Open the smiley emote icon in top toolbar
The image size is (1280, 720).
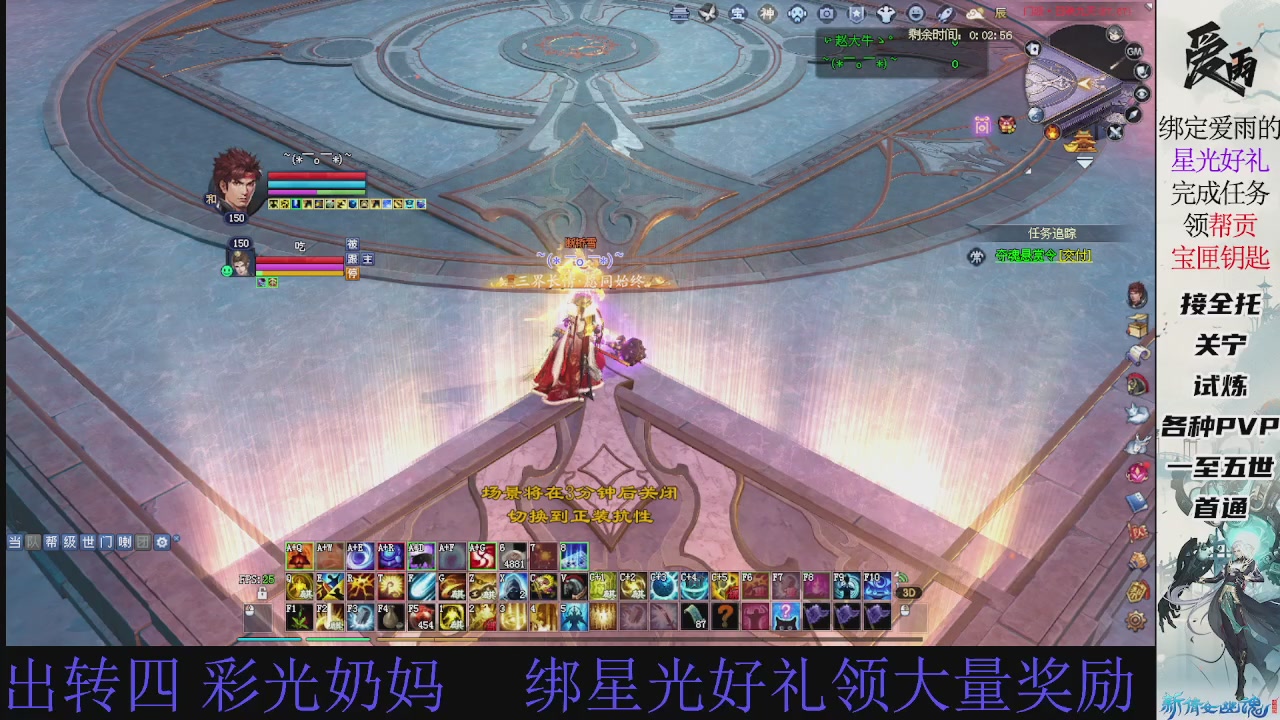918,14
